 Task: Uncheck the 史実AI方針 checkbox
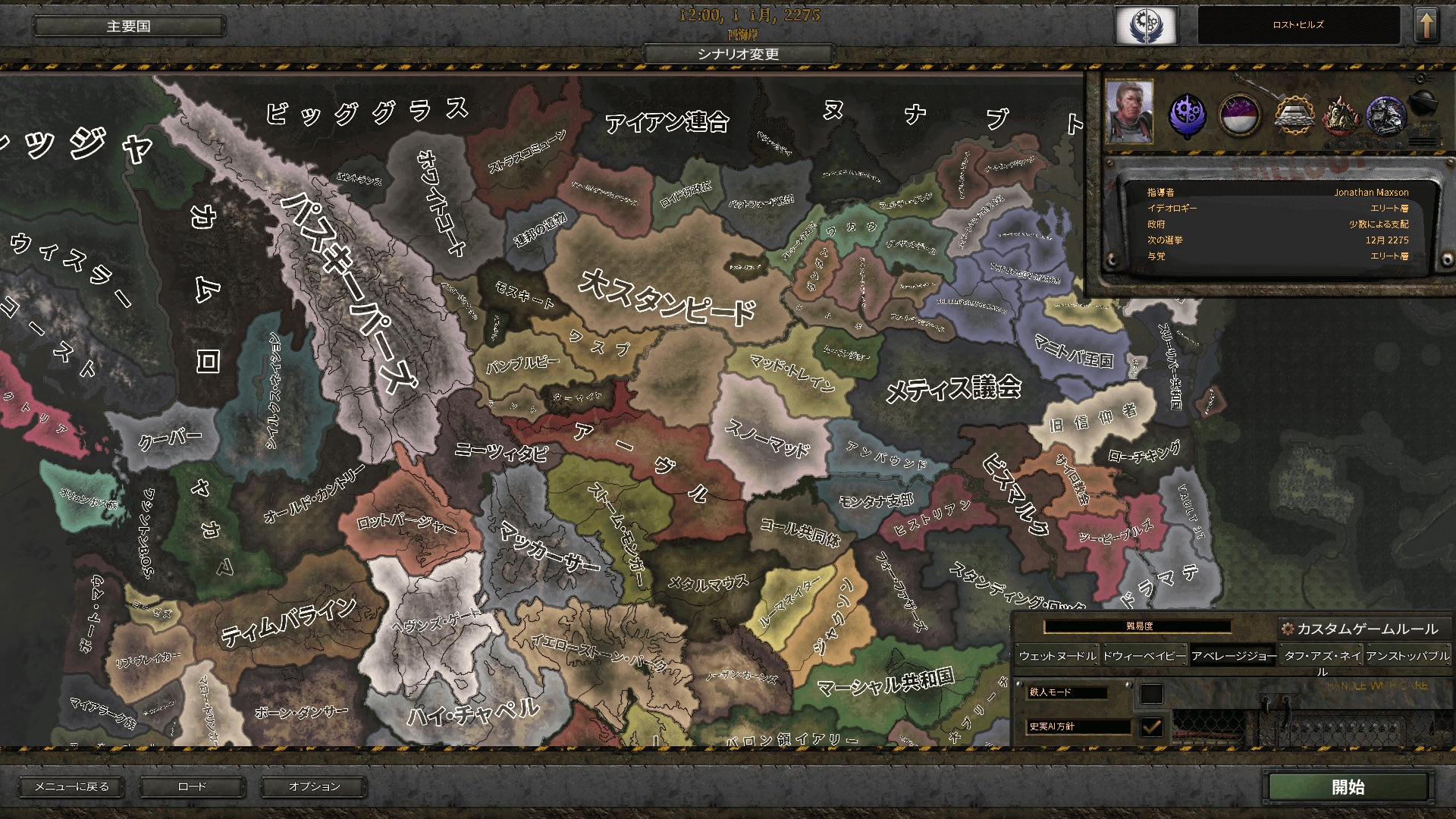pos(1152,726)
